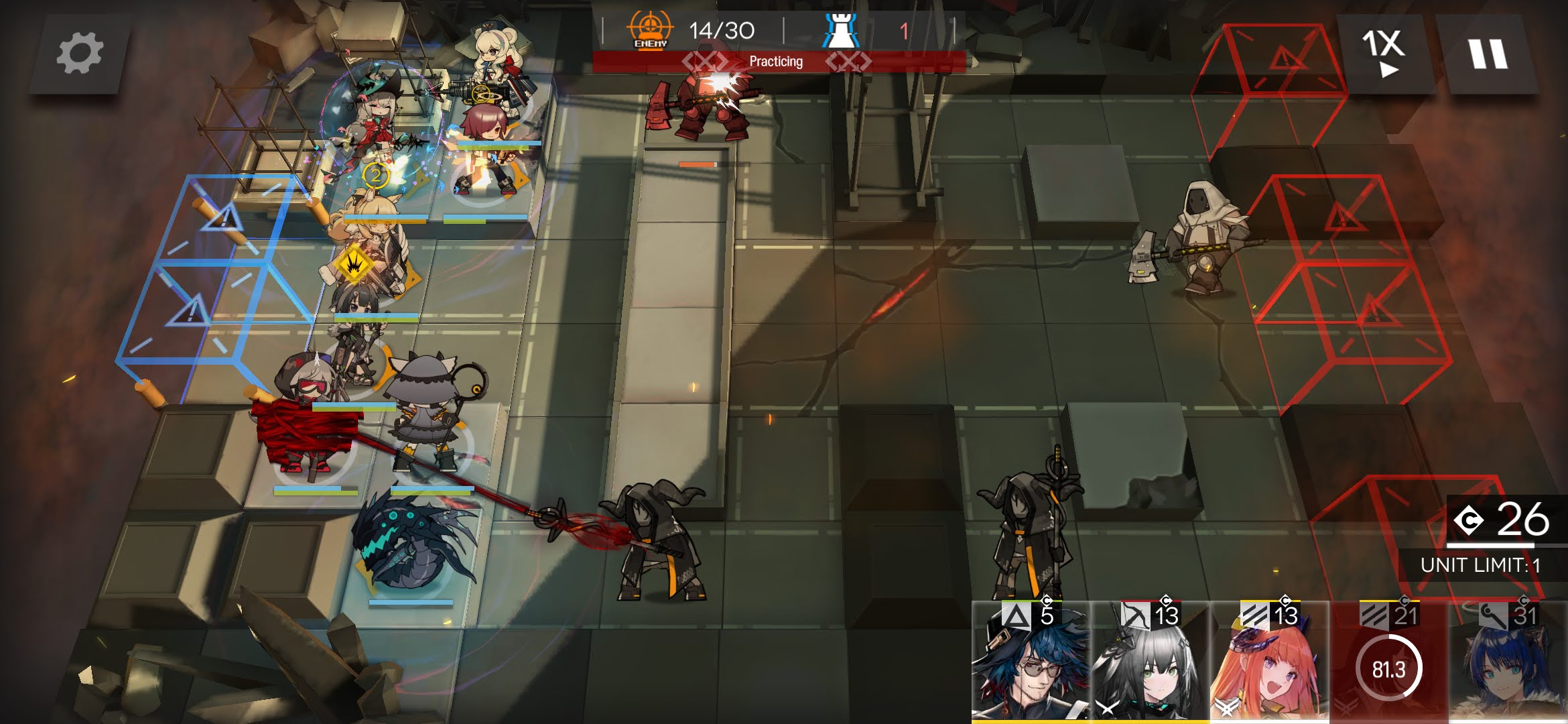This screenshot has width=1568, height=724.
Task: Choose the orange-haired operator card costing 13
Action: 1268,664
